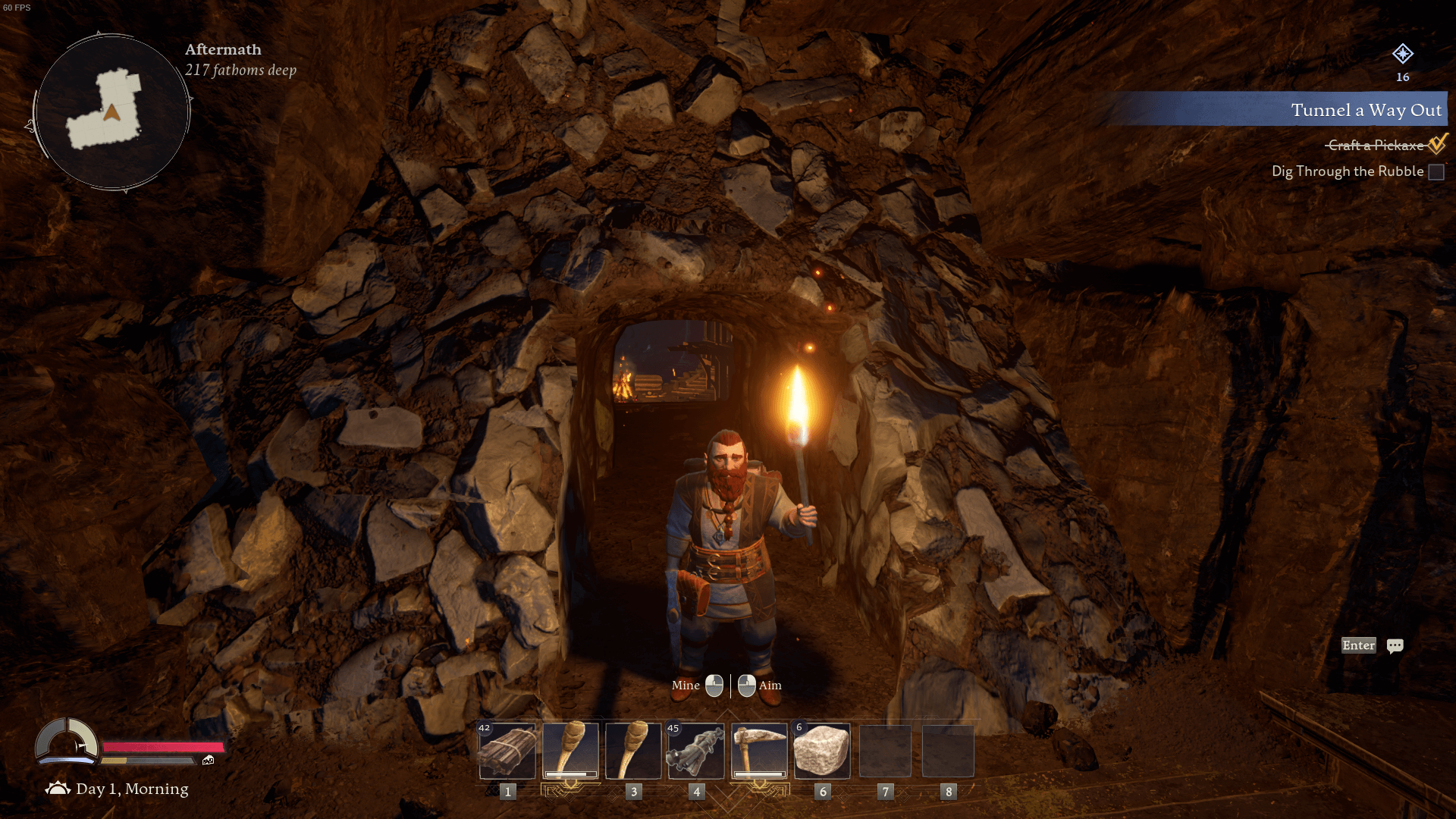
Task: Open the Tunnel a Way Out quest
Action: pyautogui.click(x=1365, y=110)
